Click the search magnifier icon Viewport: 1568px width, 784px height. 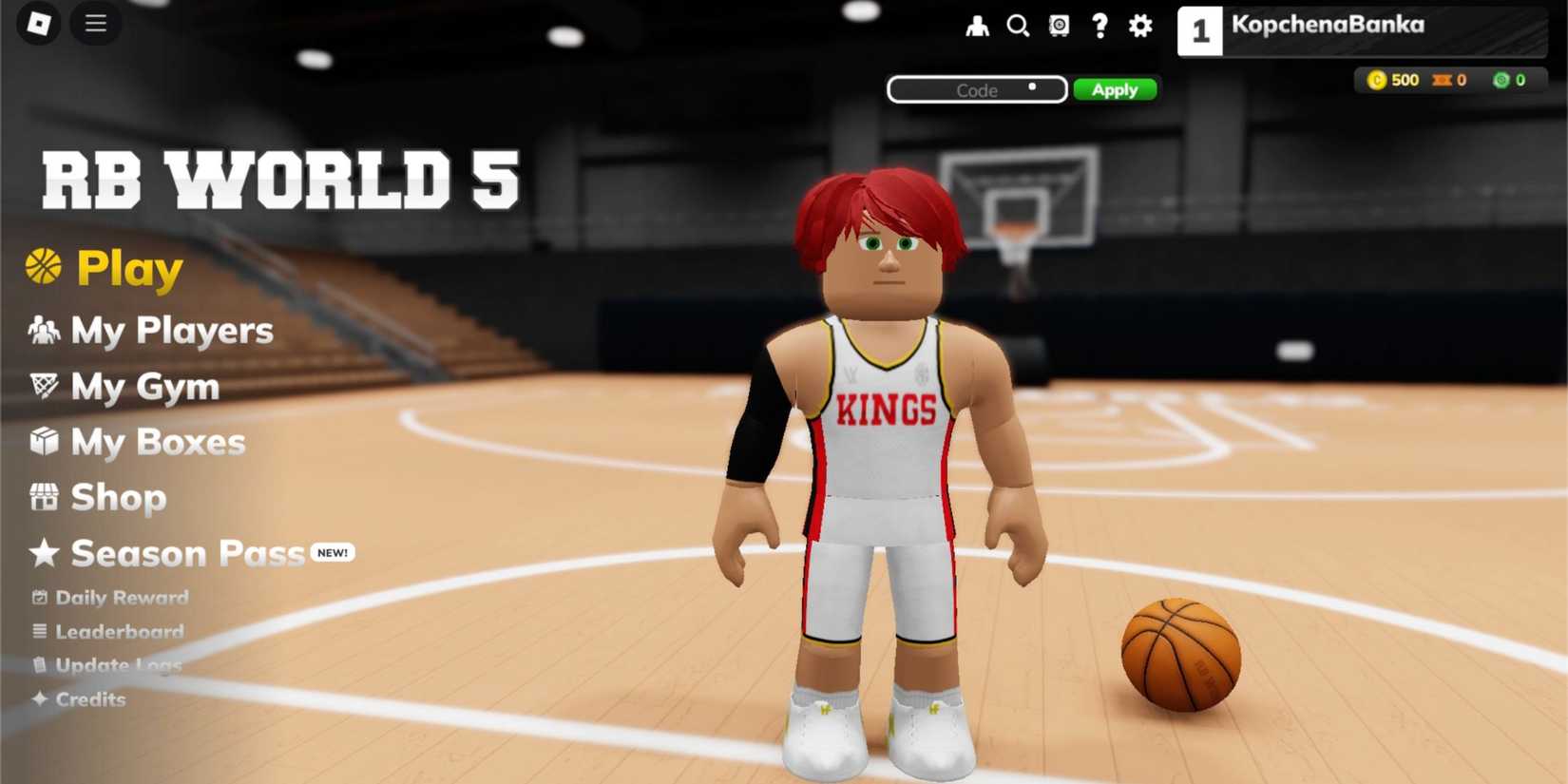tap(1019, 27)
